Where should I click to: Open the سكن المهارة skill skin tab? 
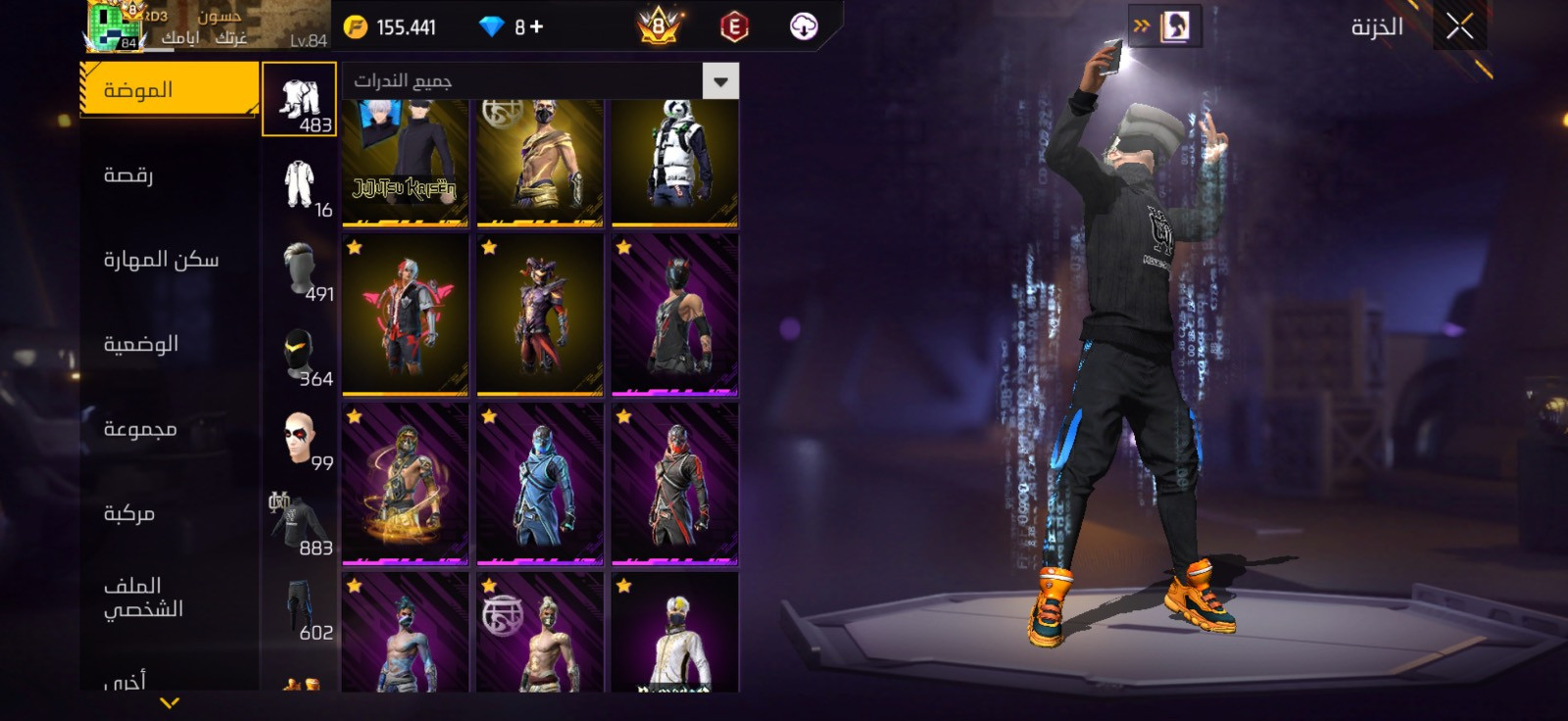162,260
